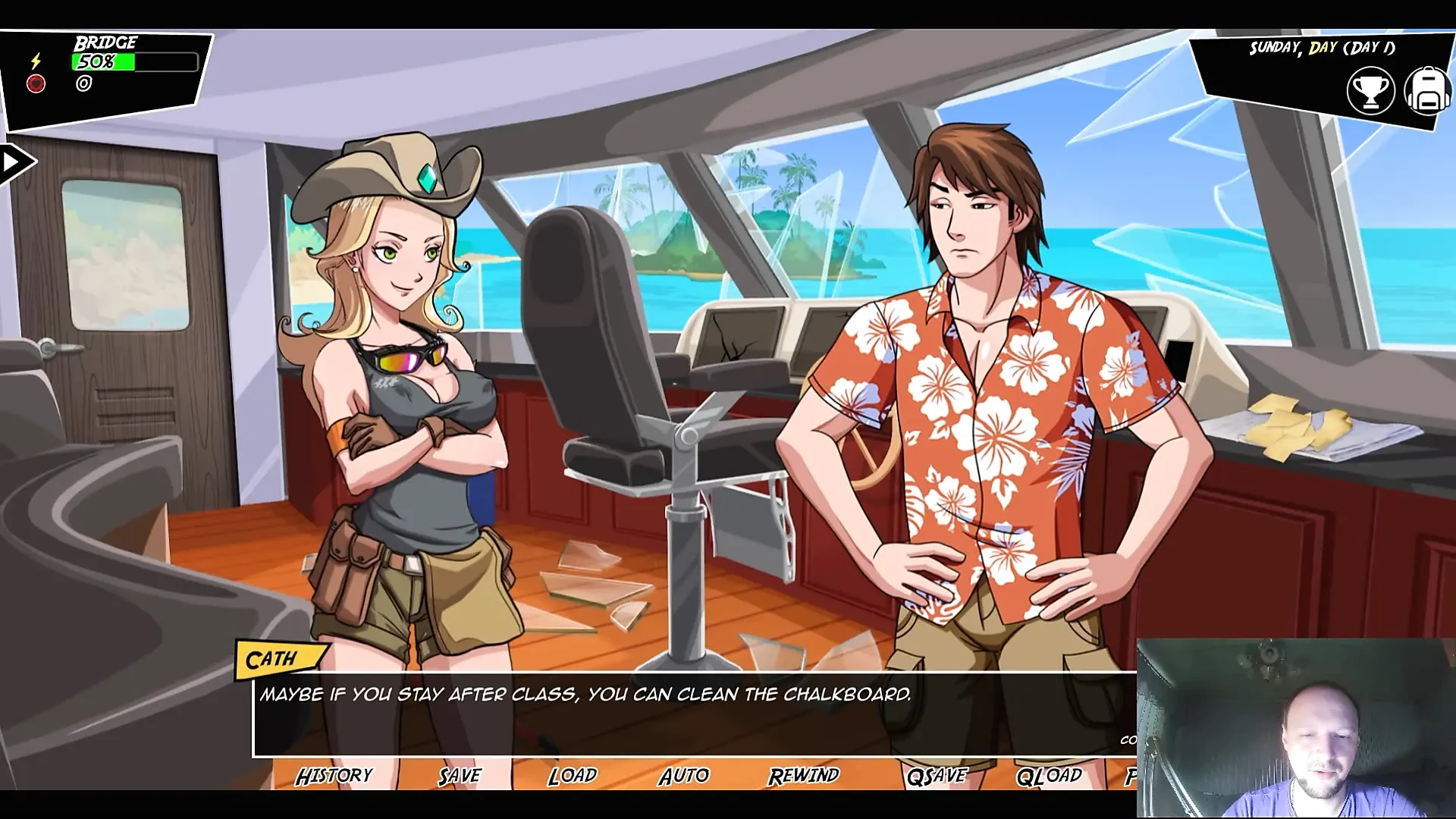Click the Save button
The width and height of the screenshot is (1456, 819).
(460, 776)
